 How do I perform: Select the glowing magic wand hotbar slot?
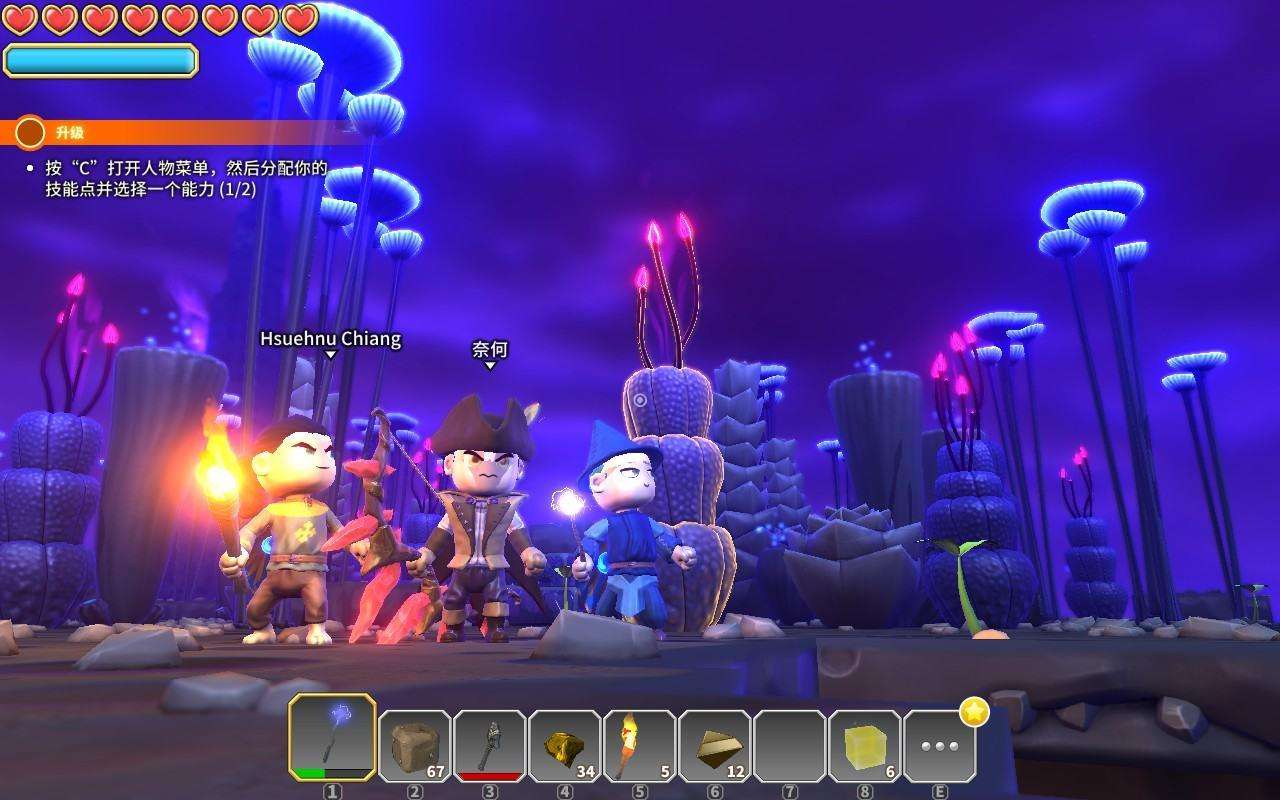tap(333, 738)
